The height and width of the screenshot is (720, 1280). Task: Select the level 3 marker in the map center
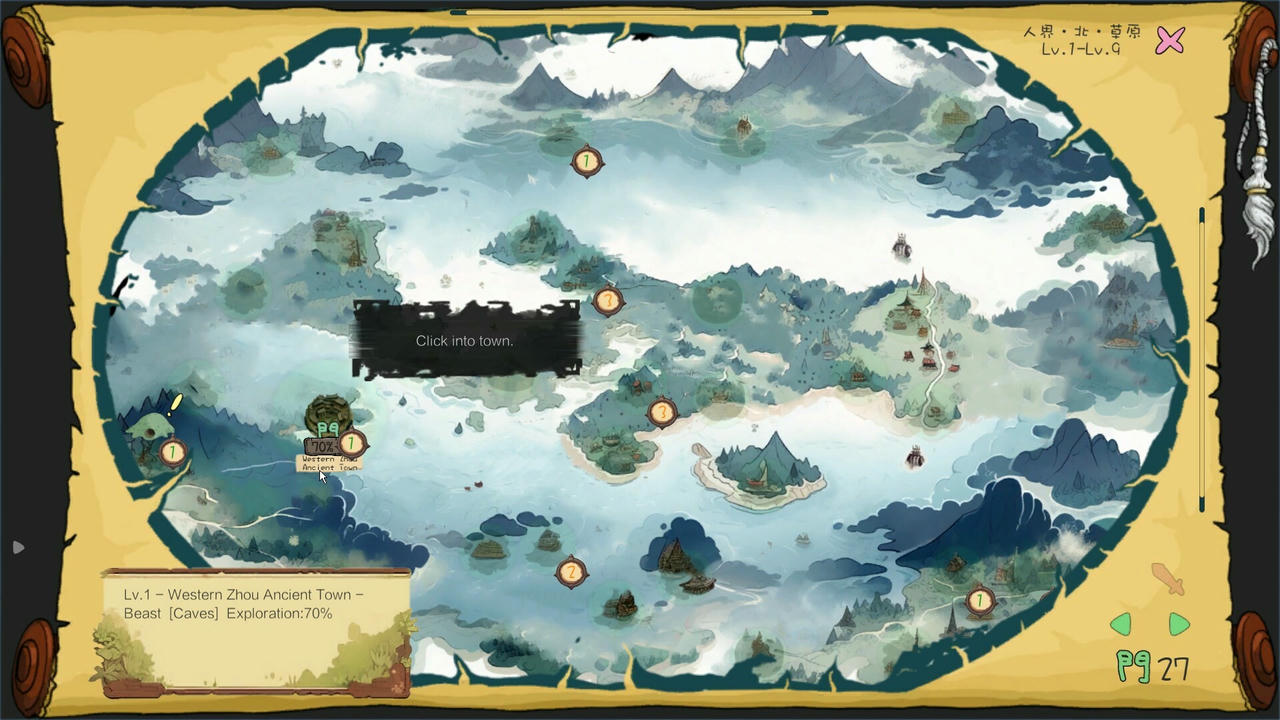coord(609,300)
